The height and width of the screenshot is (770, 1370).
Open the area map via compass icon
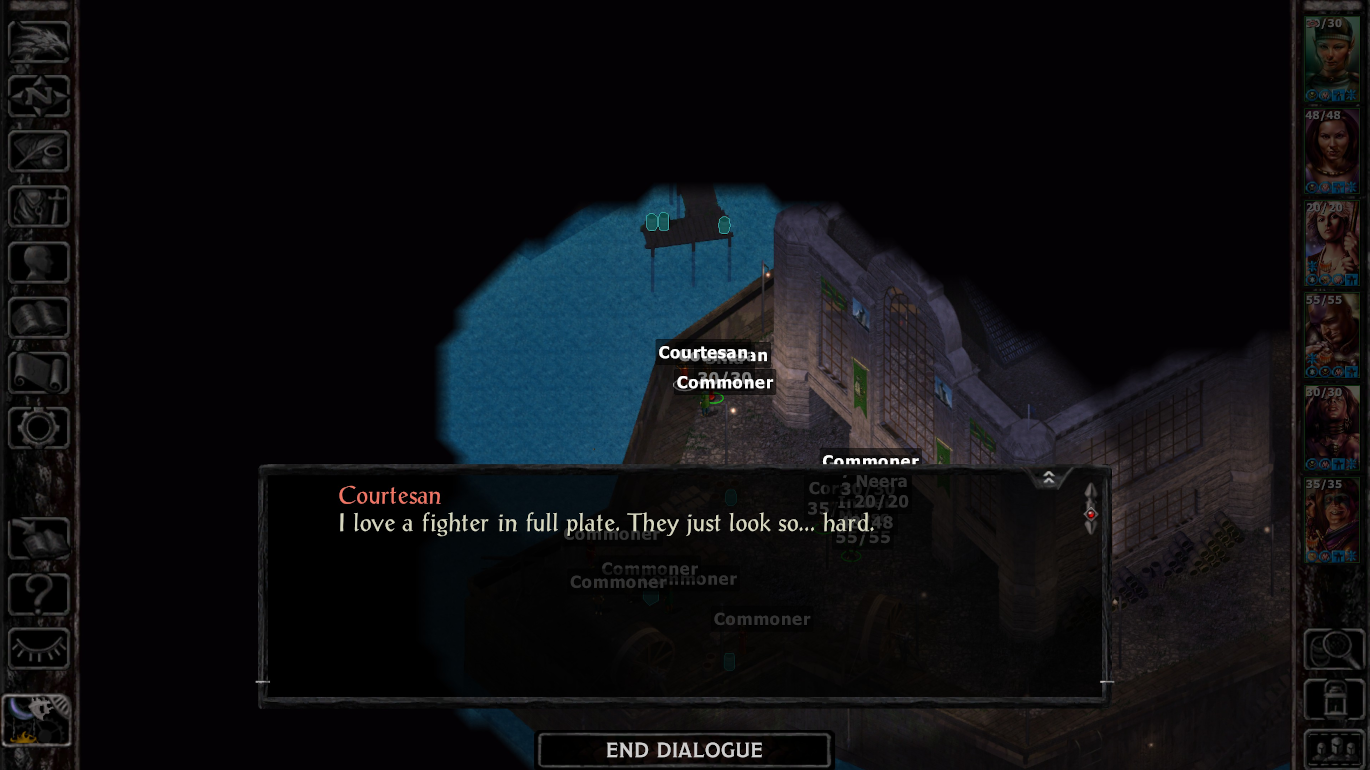point(39,97)
